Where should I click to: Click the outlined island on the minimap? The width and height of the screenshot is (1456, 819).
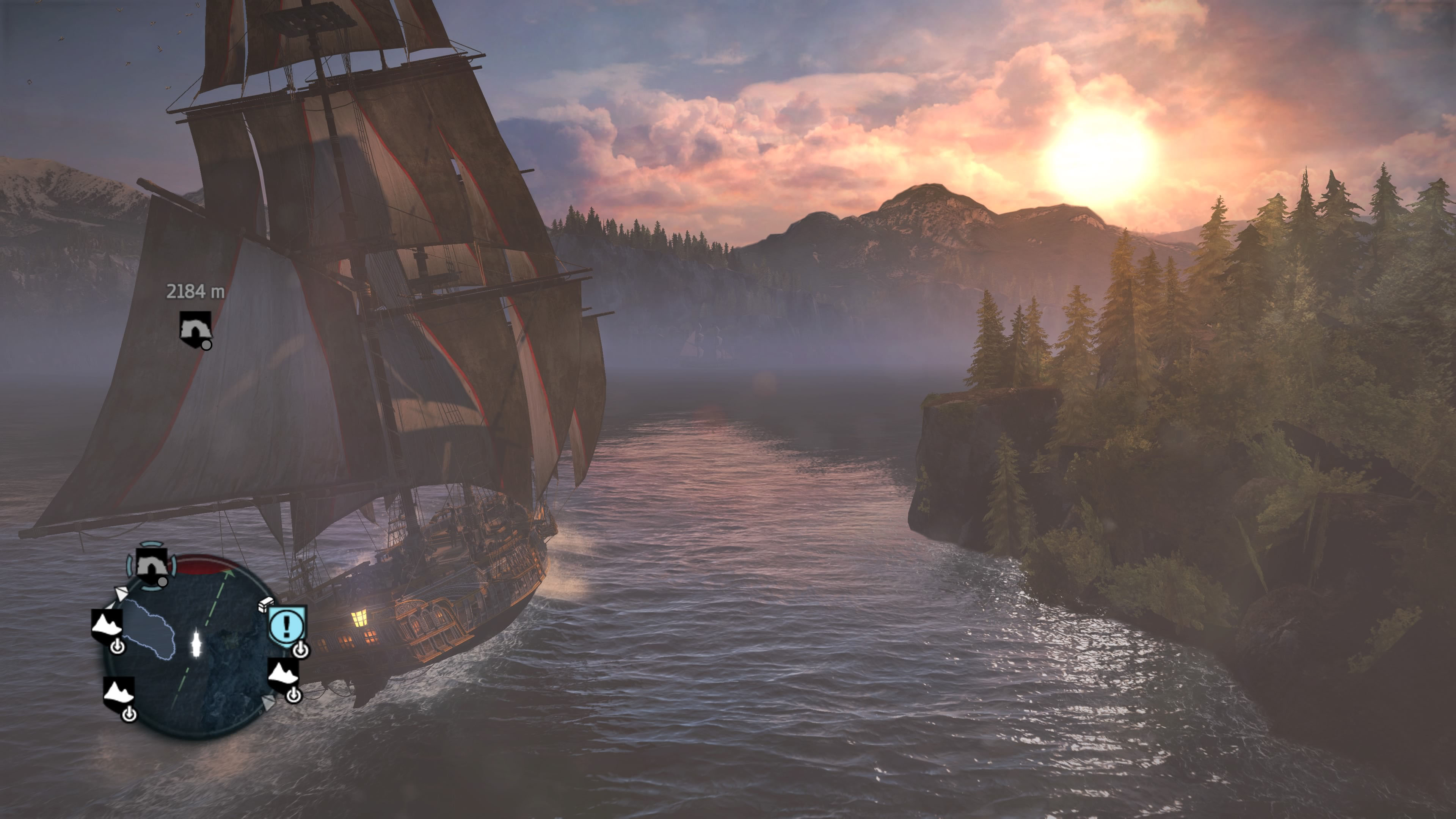(149, 629)
